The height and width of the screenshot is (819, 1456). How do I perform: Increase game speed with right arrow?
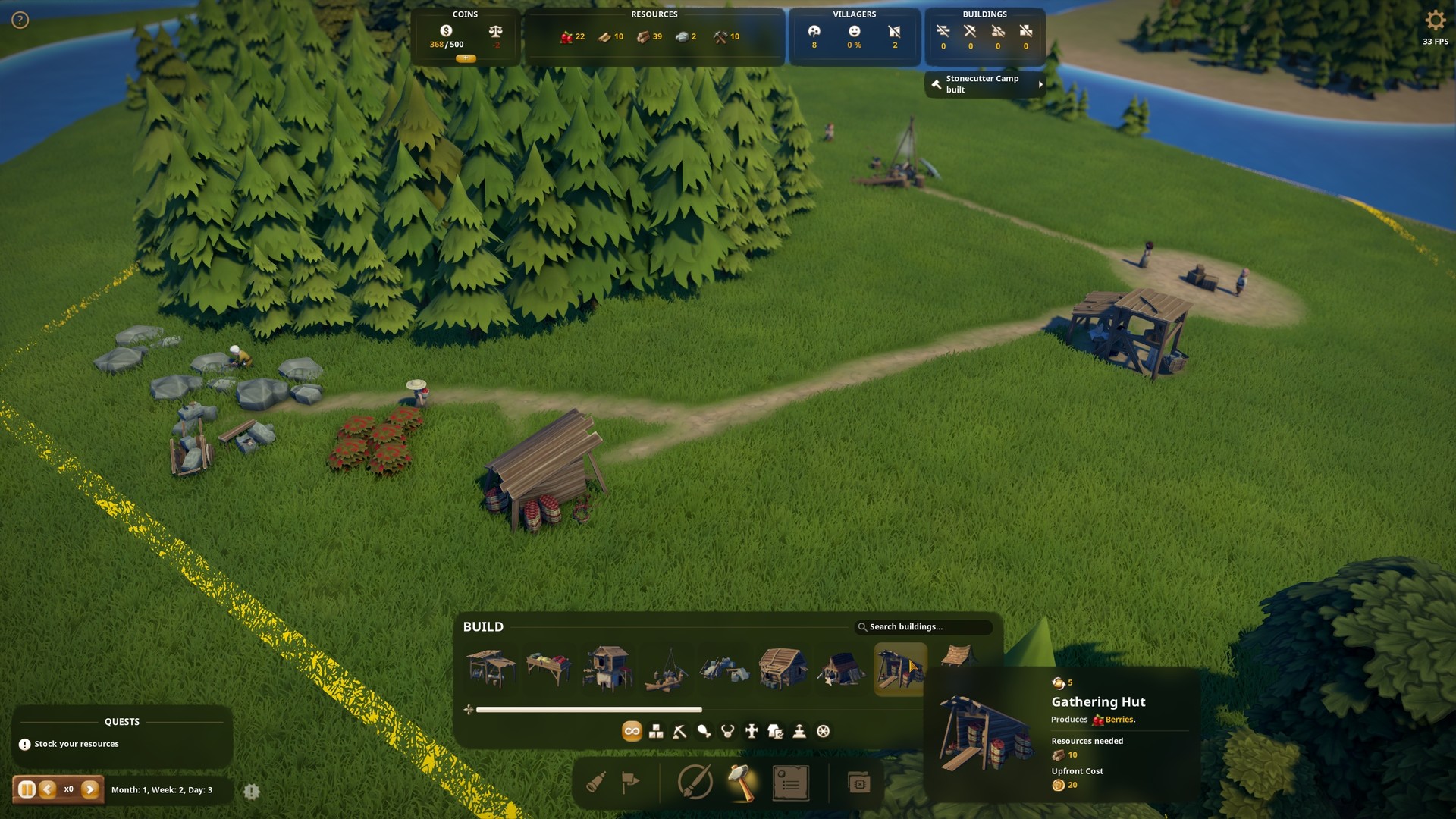pos(90,790)
